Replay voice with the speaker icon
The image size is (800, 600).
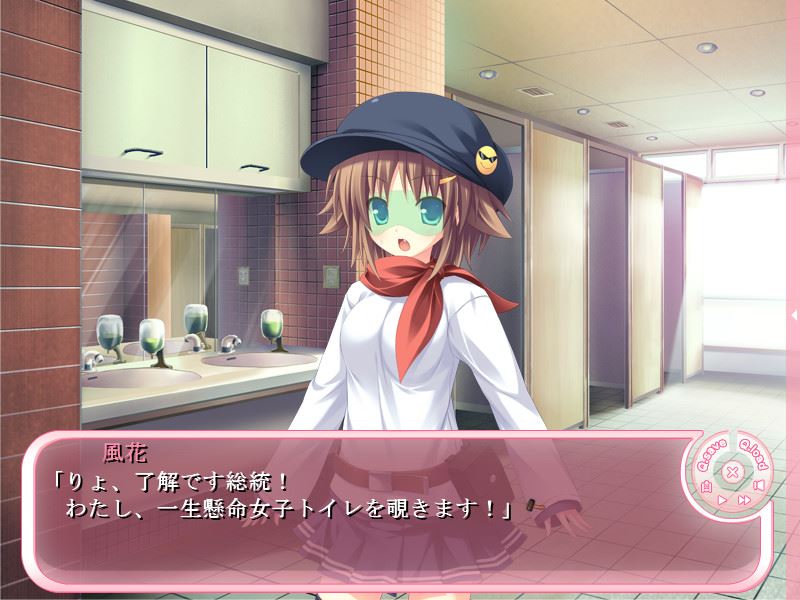759,486
